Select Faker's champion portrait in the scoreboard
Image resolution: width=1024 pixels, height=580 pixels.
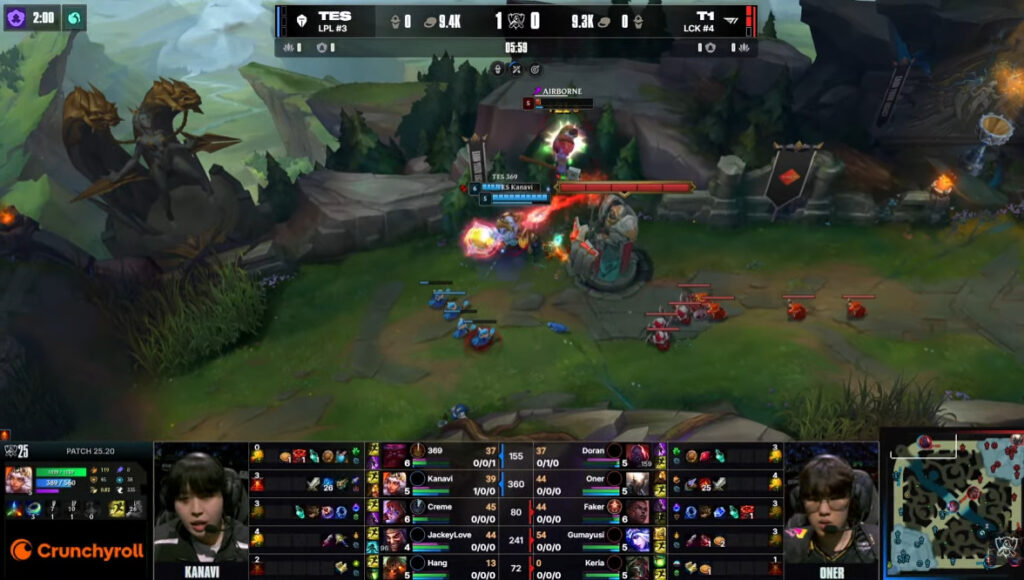click(x=637, y=511)
